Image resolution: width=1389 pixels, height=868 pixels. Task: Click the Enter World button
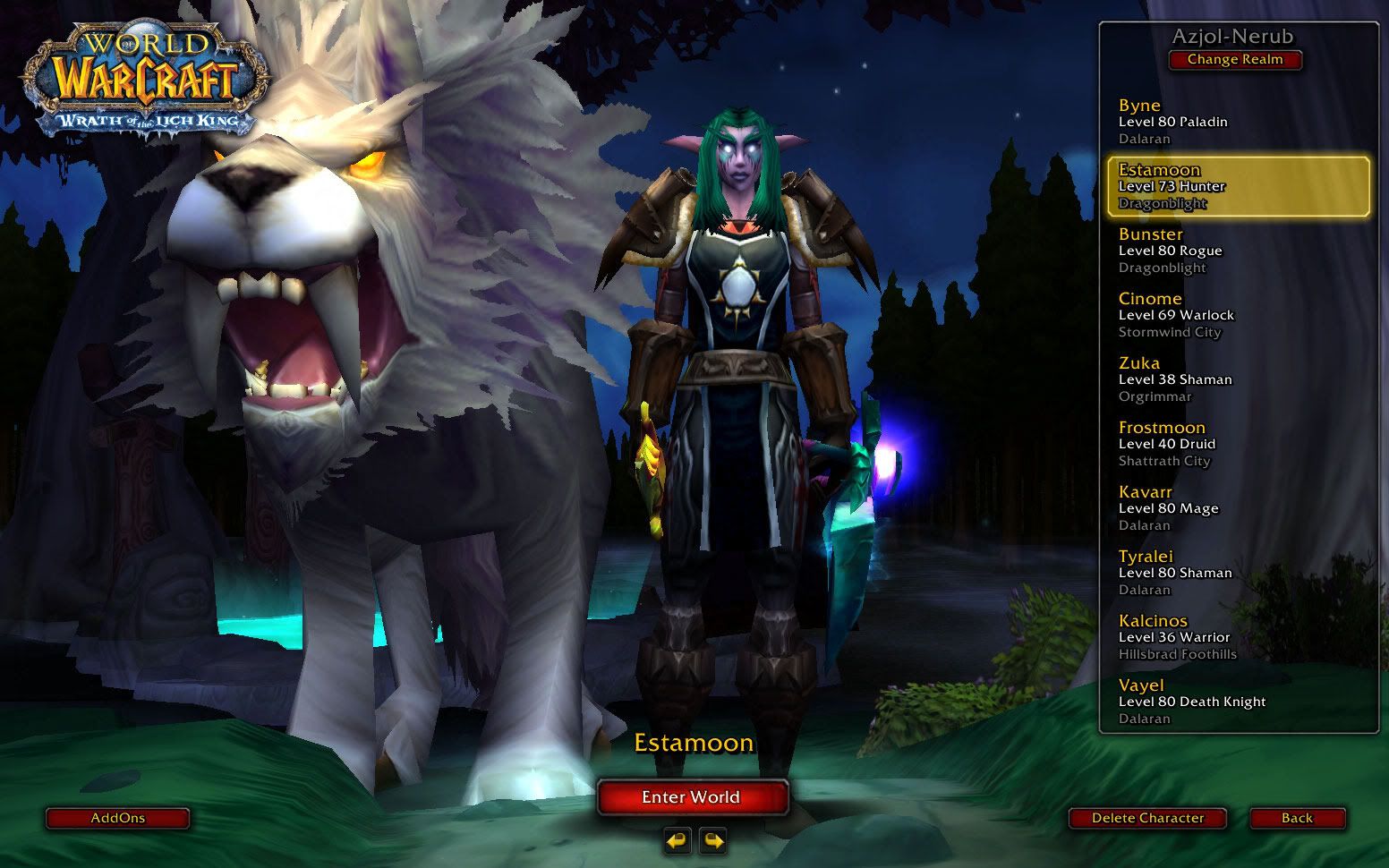692,797
